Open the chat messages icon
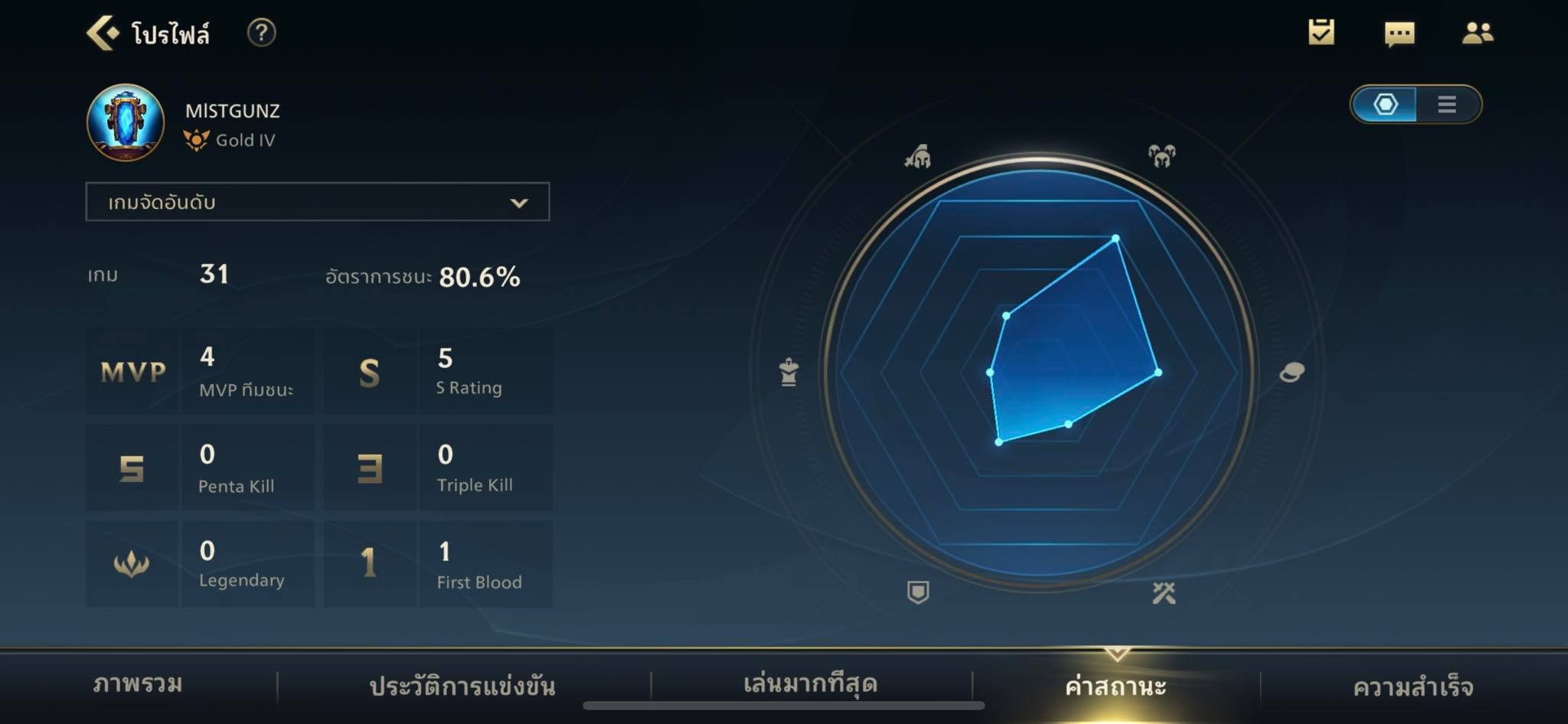This screenshot has width=1568, height=724. [1401, 34]
